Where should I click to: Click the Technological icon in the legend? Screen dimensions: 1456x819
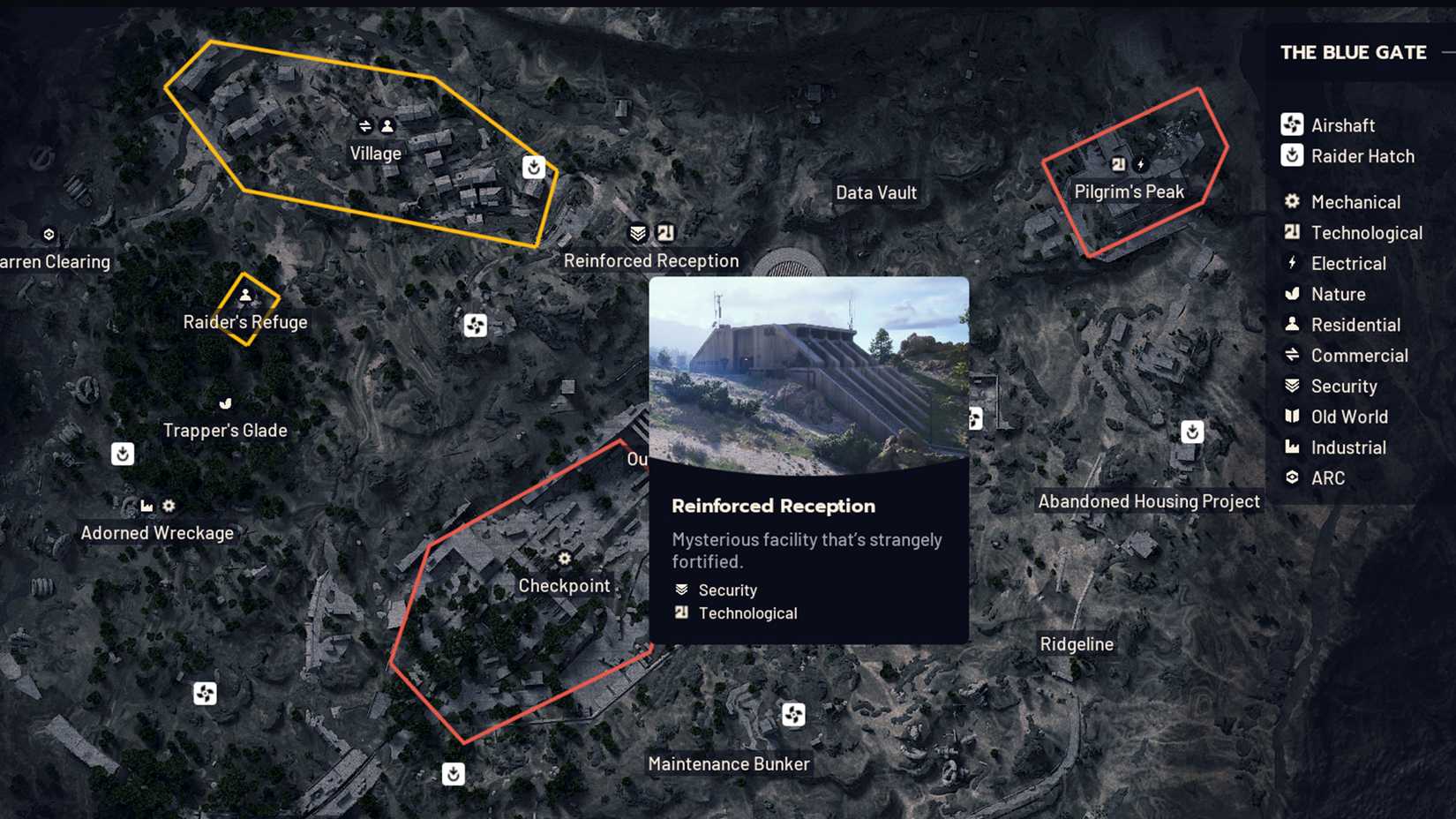coord(1292,232)
